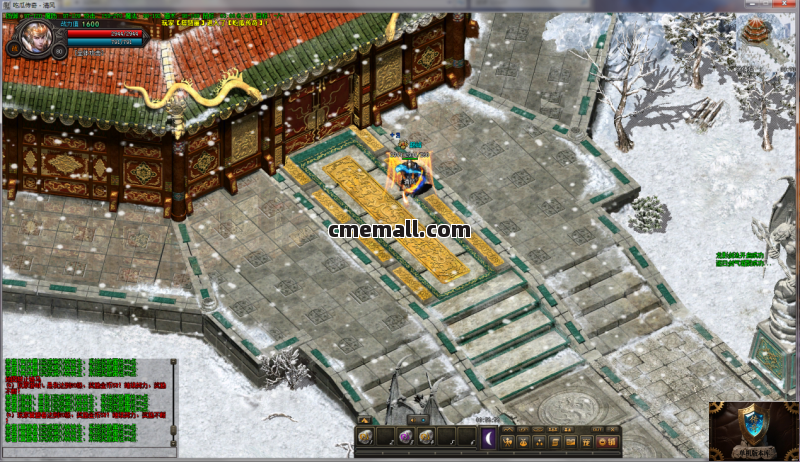Click the red button at the bar's right end
The image size is (800, 462).
(x=607, y=441)
